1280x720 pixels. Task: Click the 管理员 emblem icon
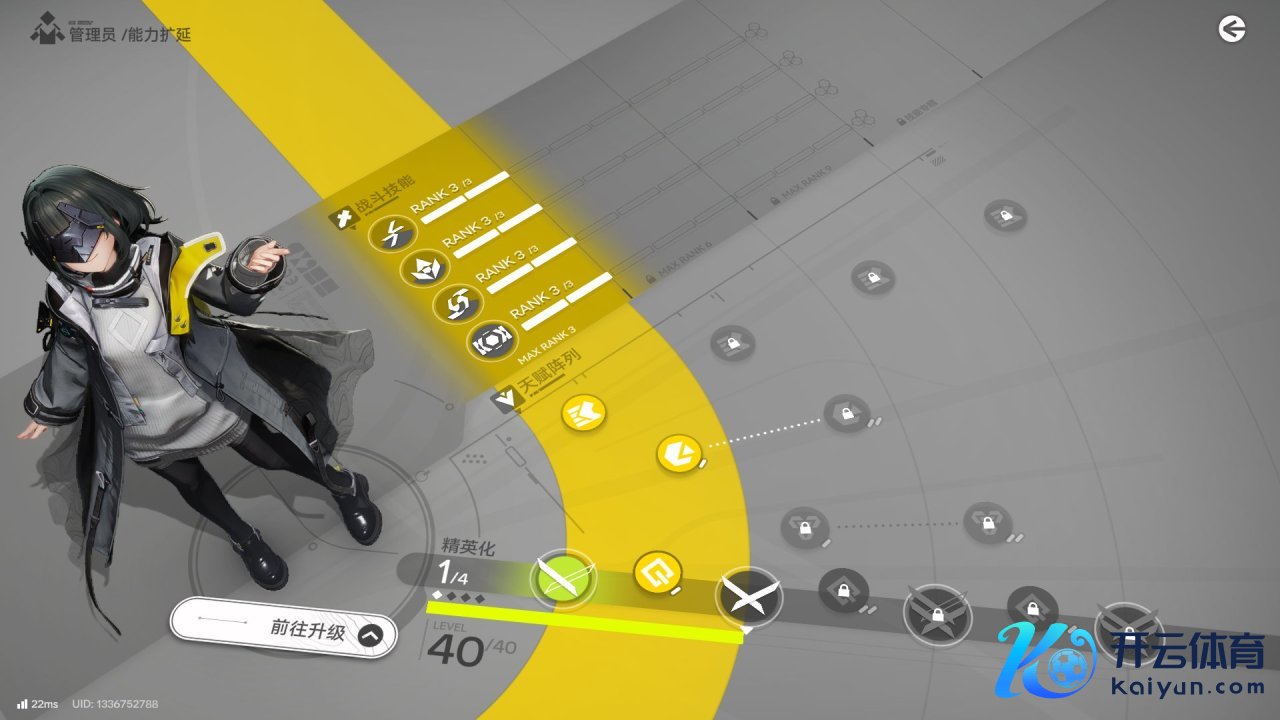tap(46, 31)
